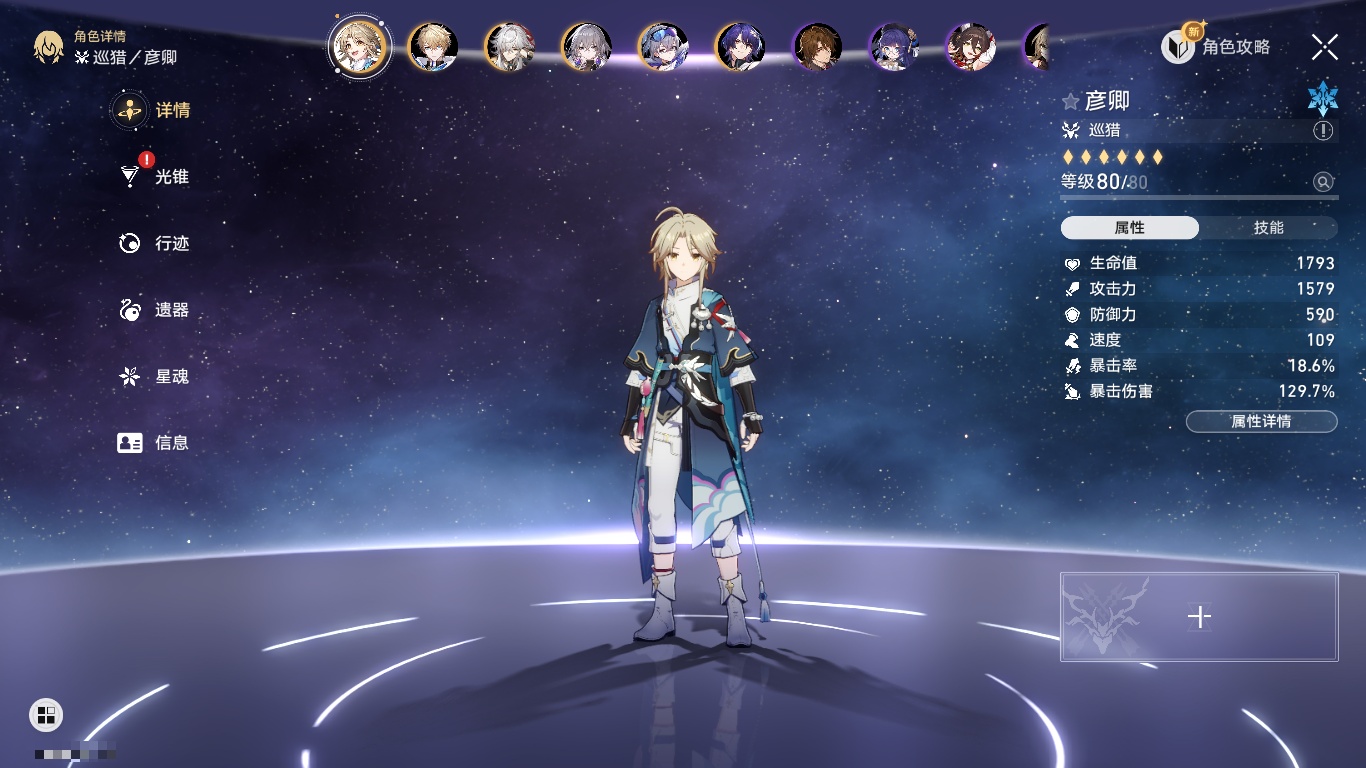
Task: Click the empty light cone plus slot
Action: pos(1199,617)
